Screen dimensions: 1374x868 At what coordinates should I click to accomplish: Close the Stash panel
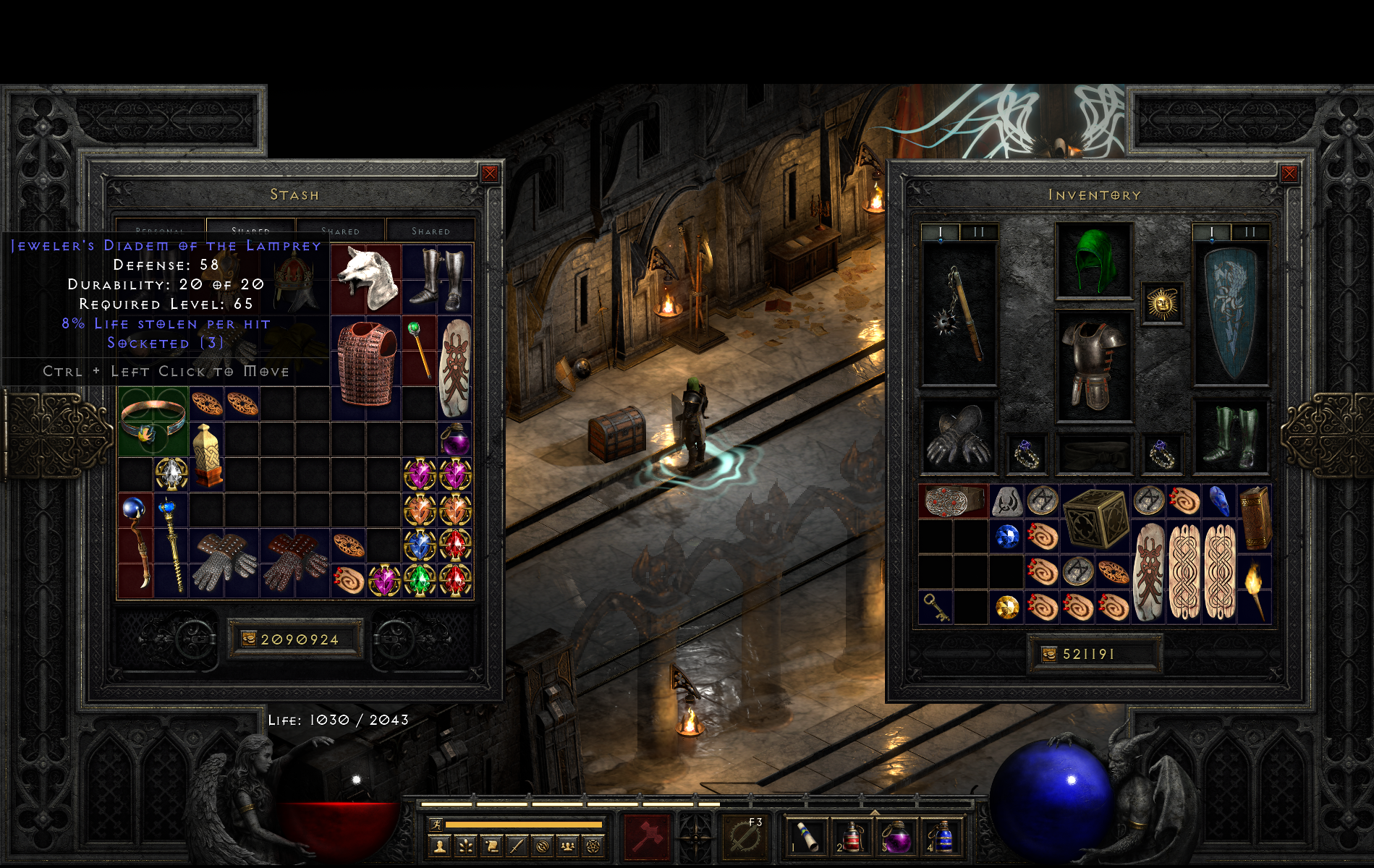tap(490, 174)
